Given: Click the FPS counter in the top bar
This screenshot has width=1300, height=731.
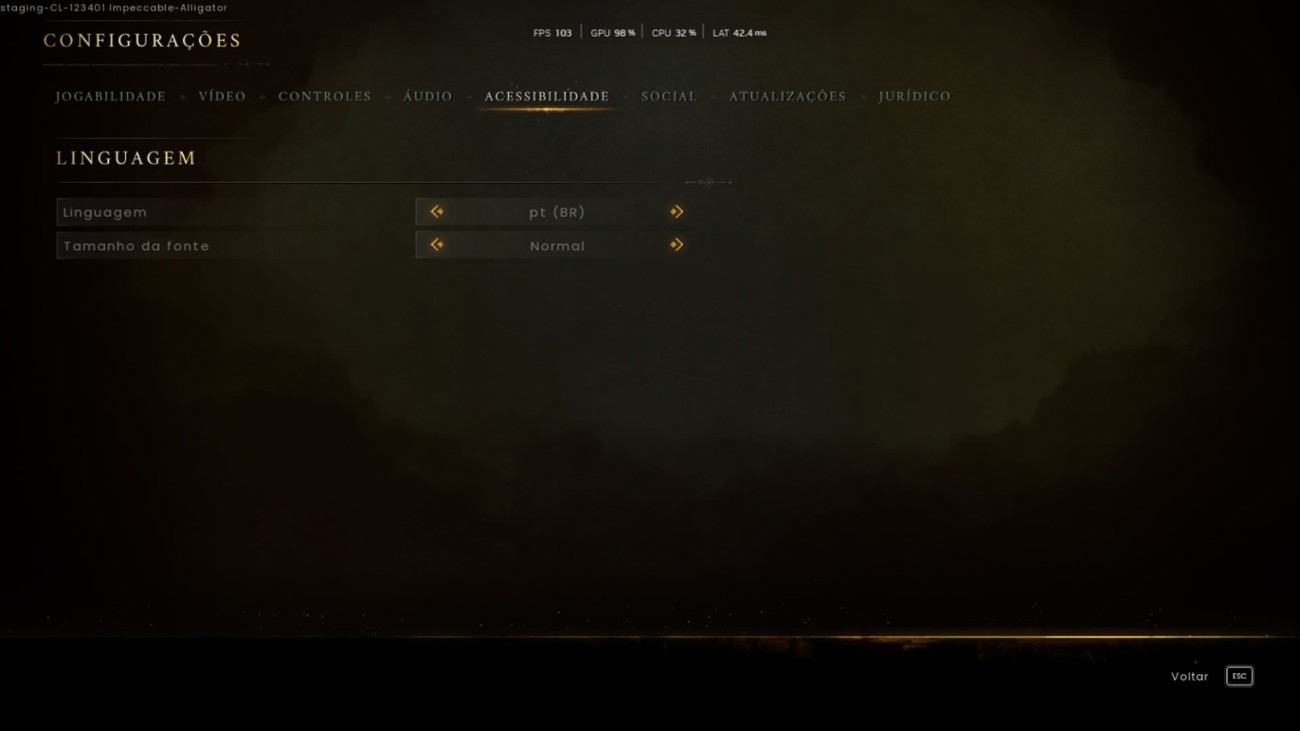Looking at the screenshot, I should click(x=551, y=31).
